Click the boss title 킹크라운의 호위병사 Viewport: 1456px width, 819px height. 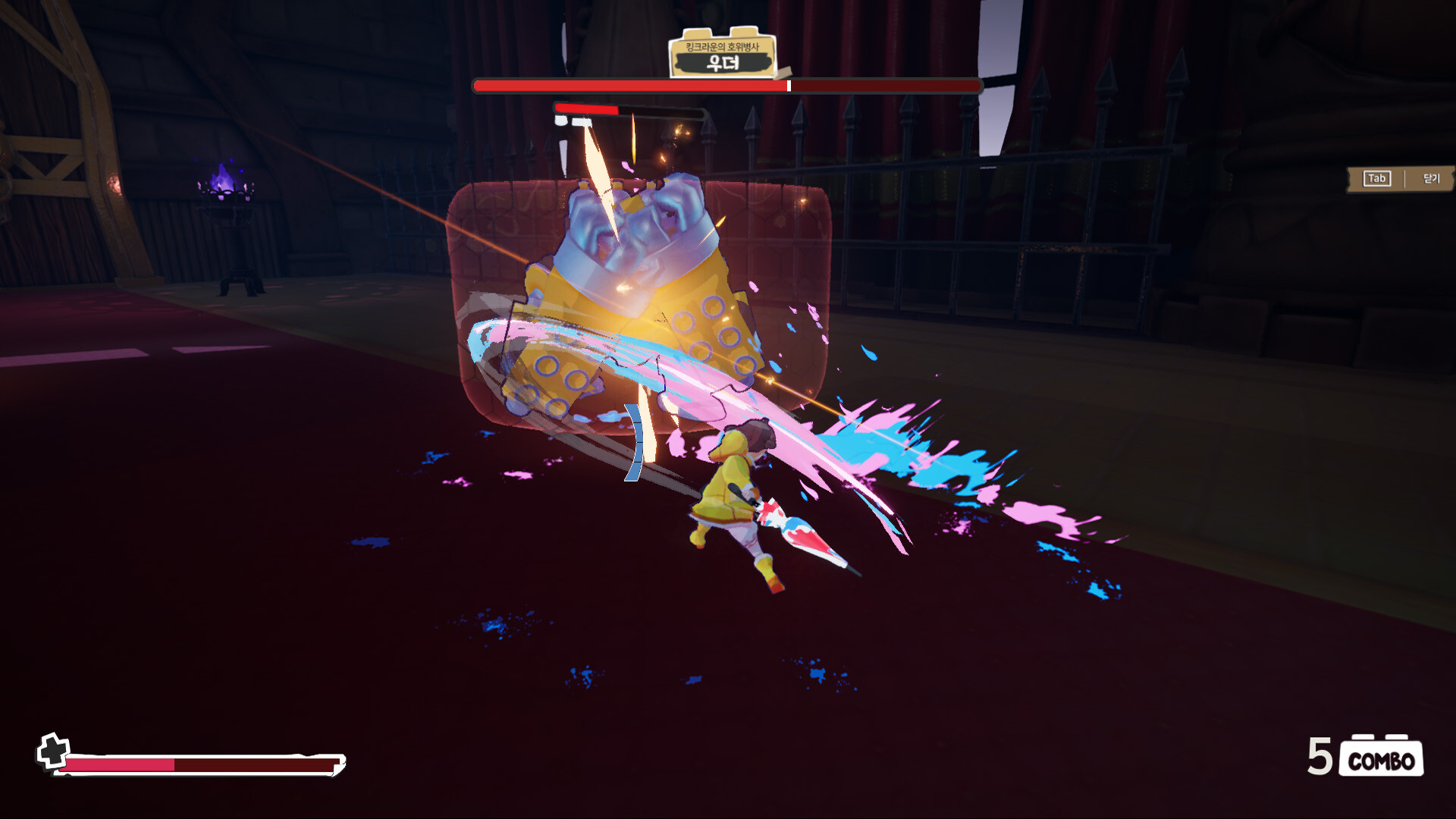point(722,45)
